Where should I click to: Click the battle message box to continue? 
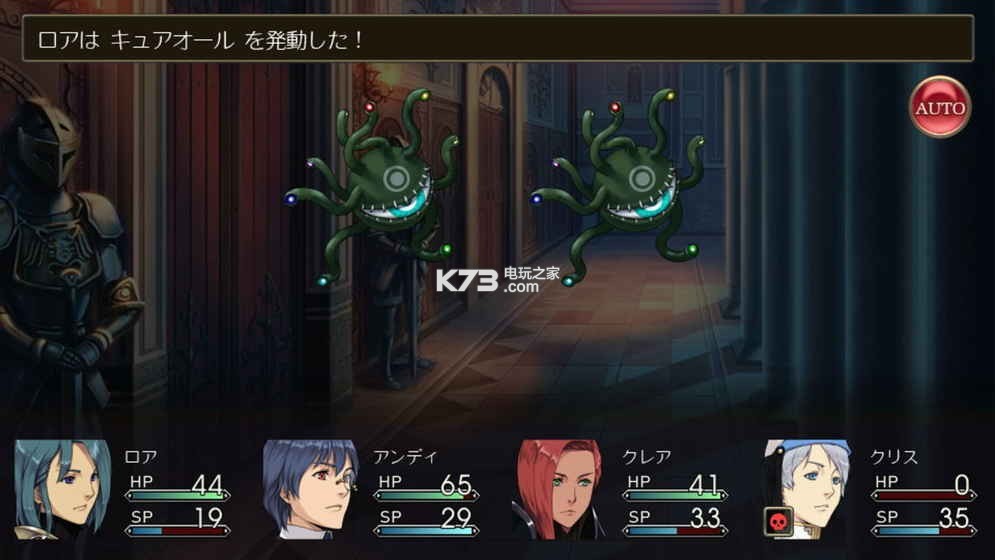(497, 39)
